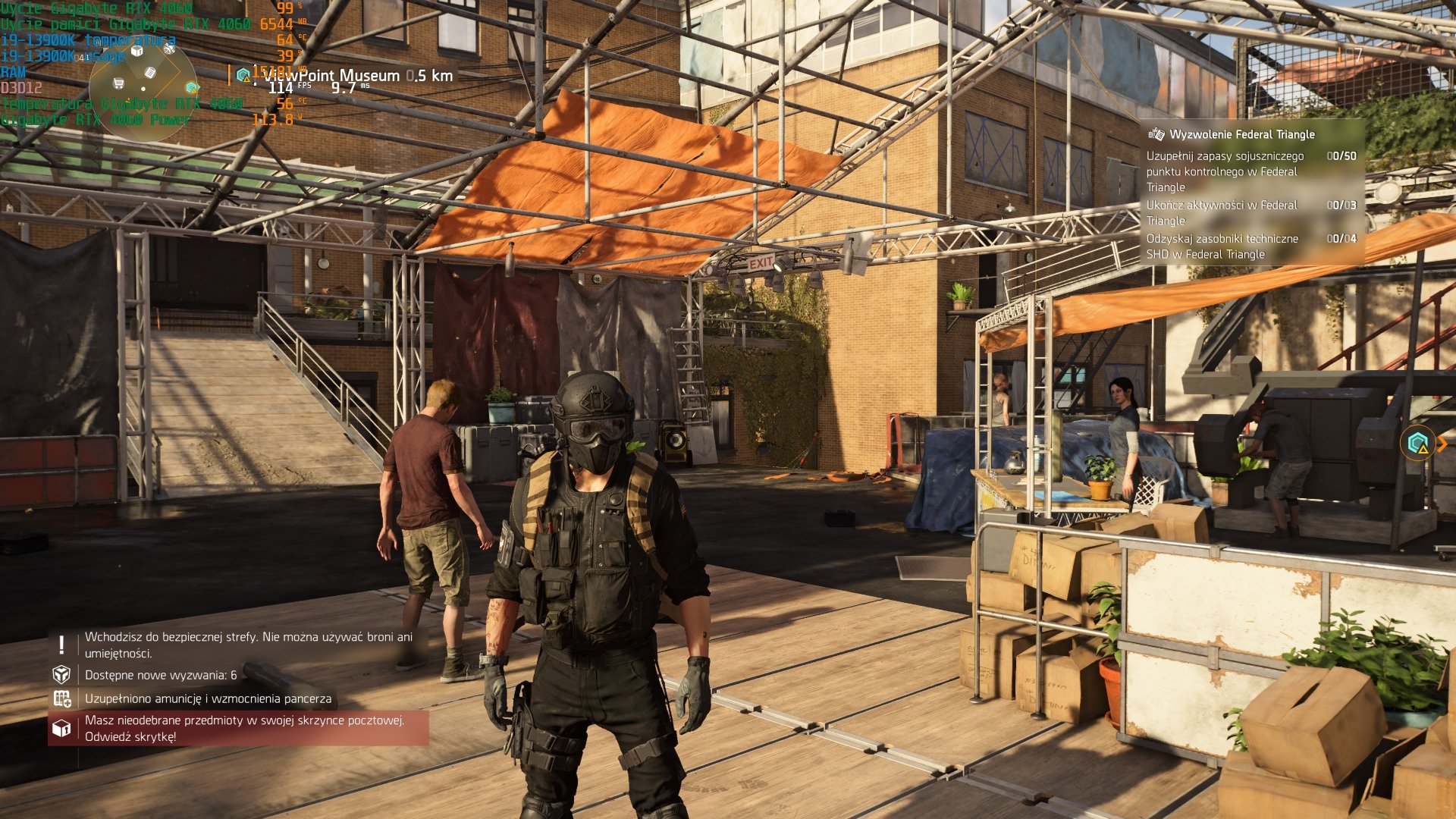Select the waypoint indicator at the right screen edge
The width and height of the screenshot is (1456, 819).
coord(1419,444)
